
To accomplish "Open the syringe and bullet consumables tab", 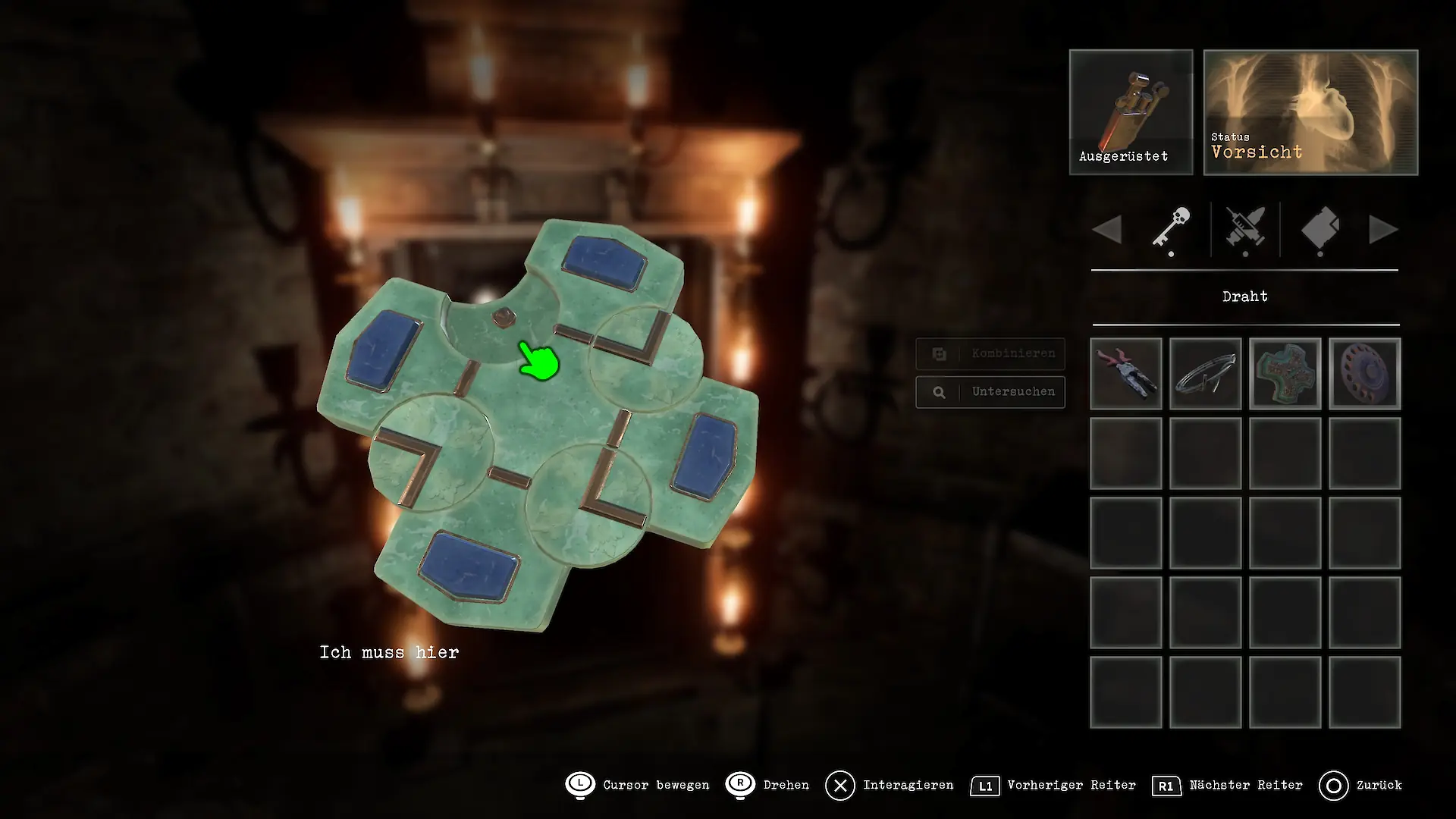I will point(1245,228).
